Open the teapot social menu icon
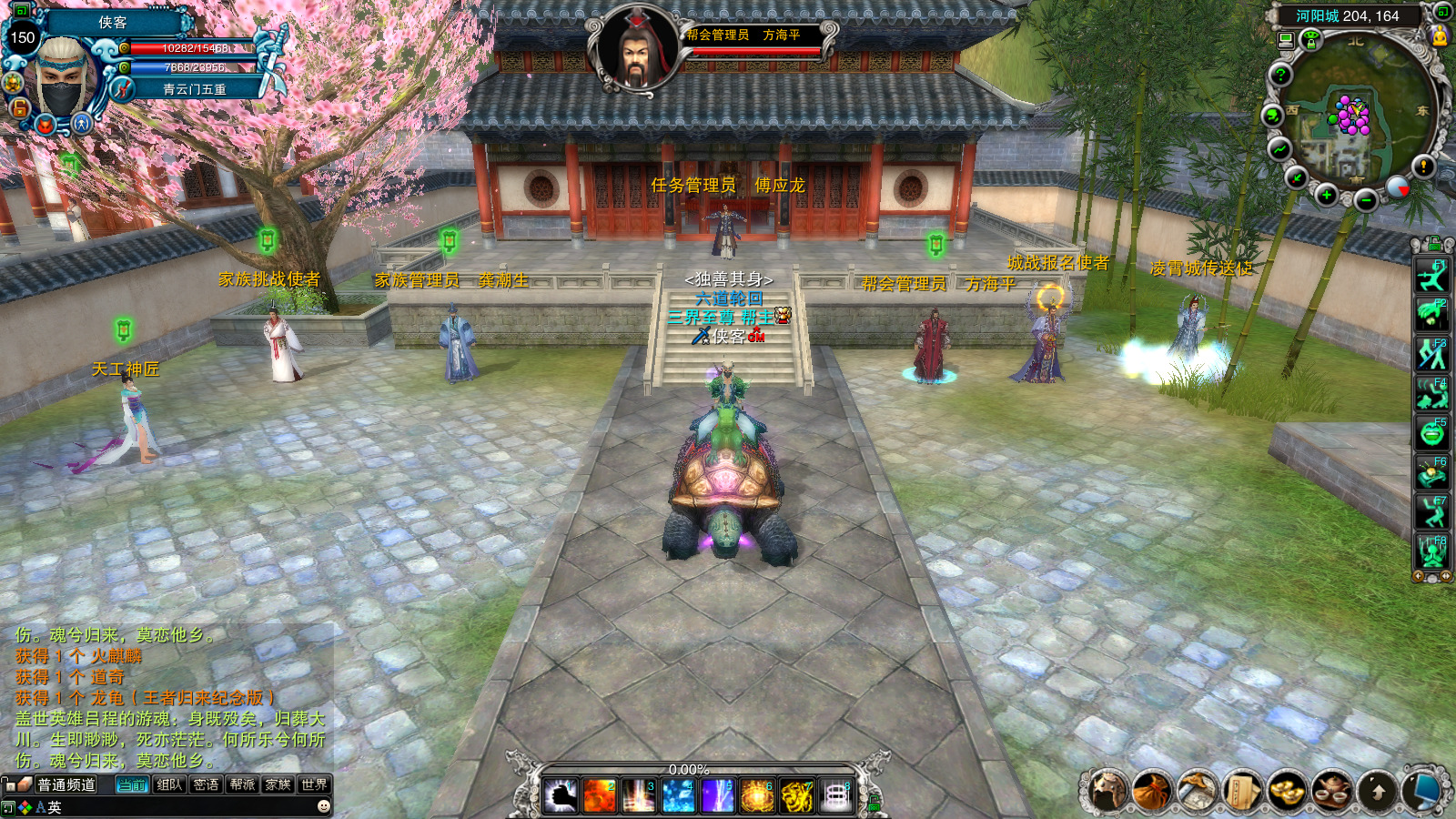Viewport: 1456px width, 819px height. 1331,791
